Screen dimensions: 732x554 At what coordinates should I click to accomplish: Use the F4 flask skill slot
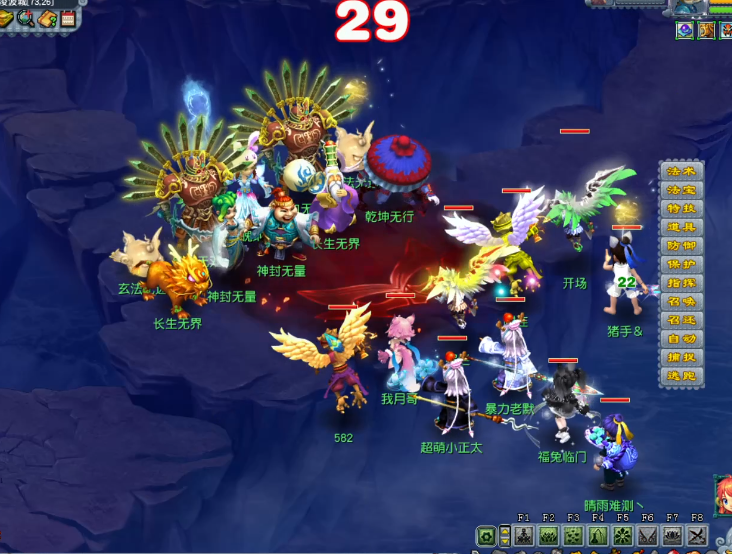pos(598,536)
